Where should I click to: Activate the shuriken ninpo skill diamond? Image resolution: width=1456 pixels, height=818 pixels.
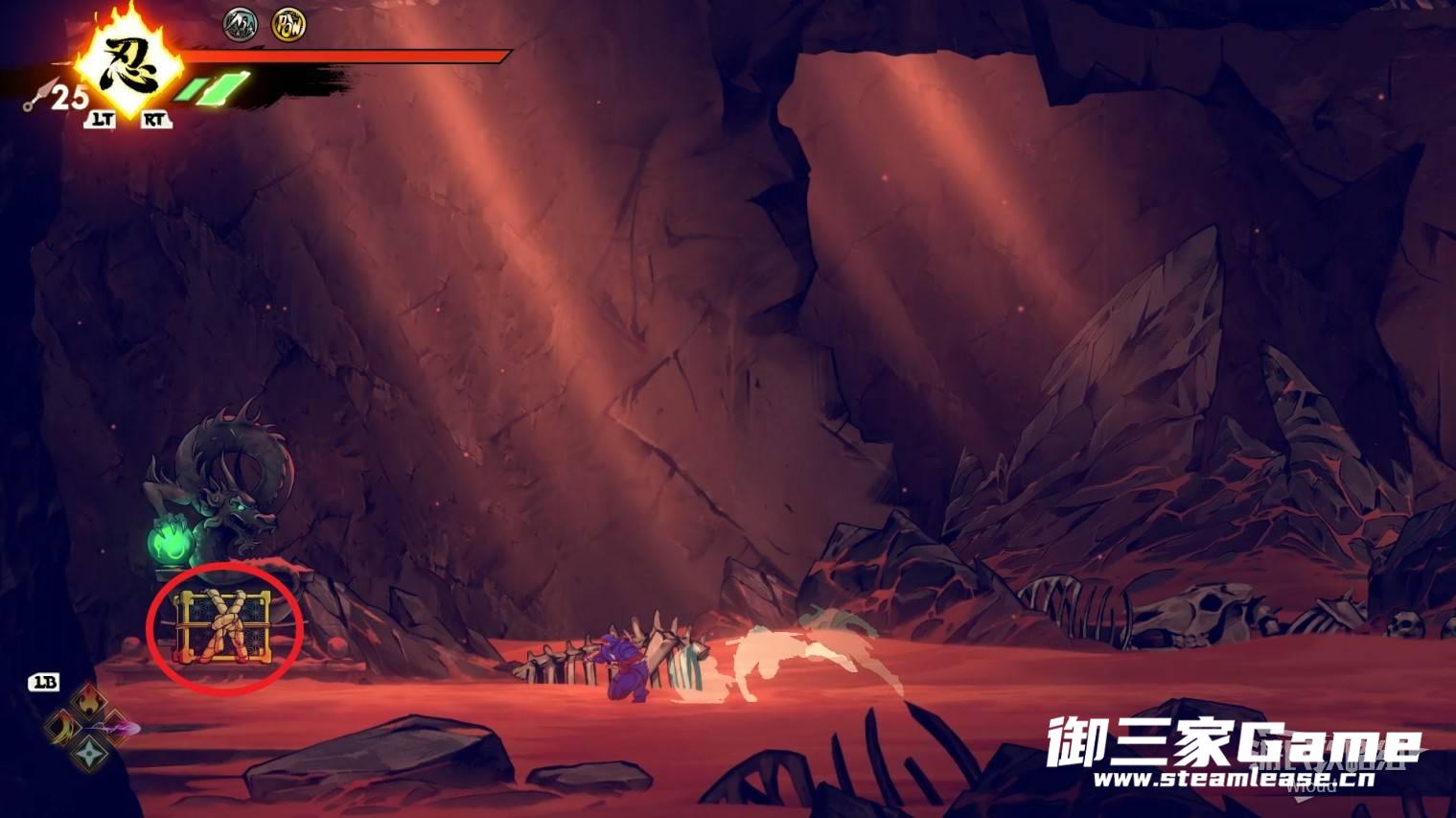pos(89,753)
